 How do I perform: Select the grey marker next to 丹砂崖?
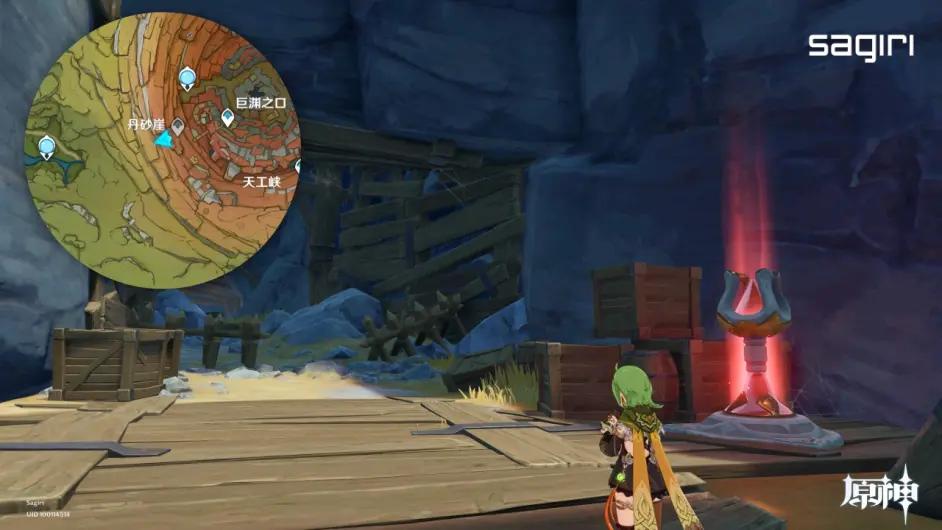(178, 126)
